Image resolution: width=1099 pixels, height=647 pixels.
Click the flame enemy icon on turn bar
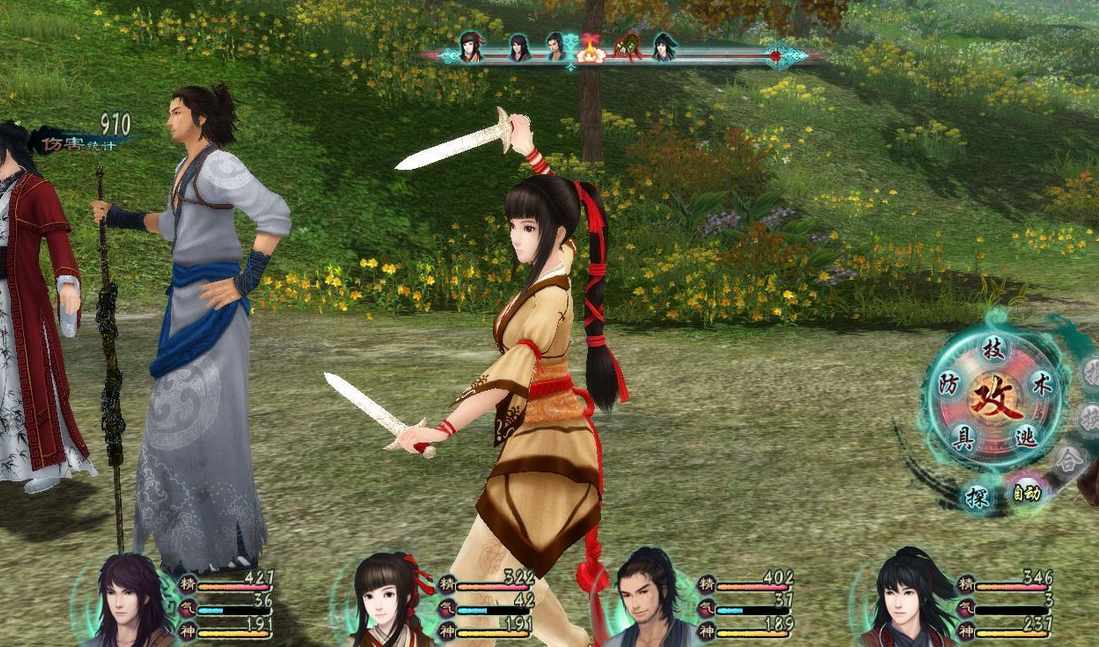pyautogui.click(x=591, y=48)
